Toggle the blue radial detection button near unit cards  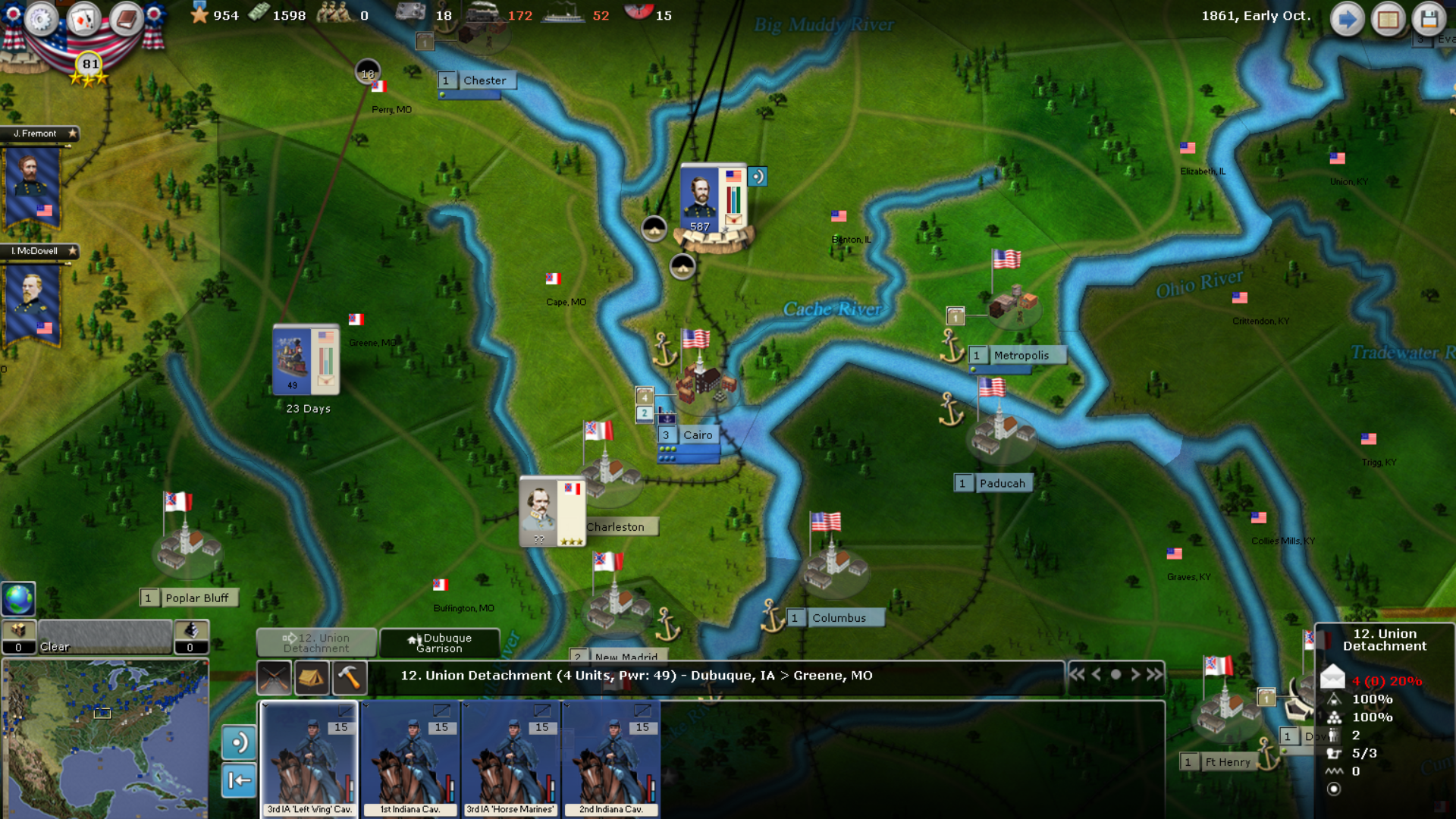239,743
